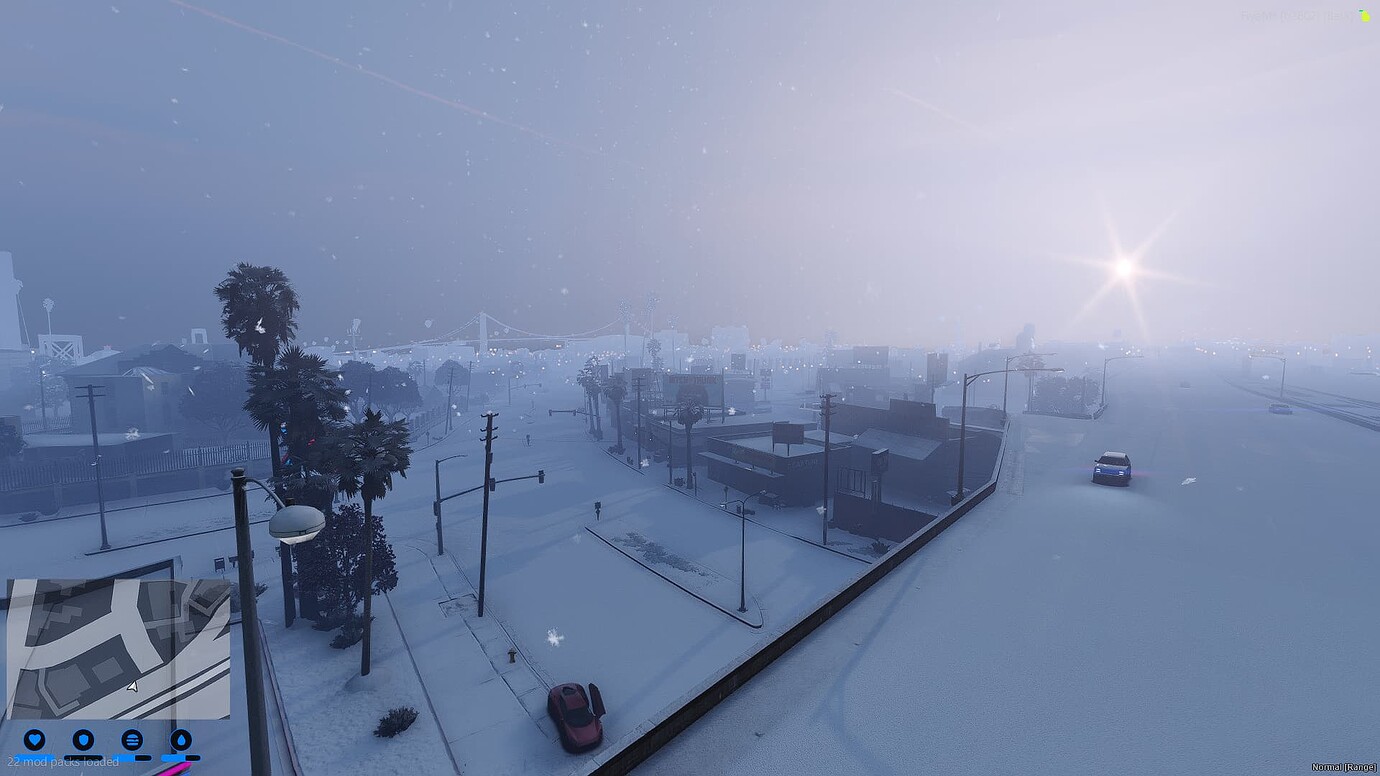Viewport: 1380px width, 776px height.
Task: Select the blue car driving on the snowy road
Action: pyautogui.click(x=1110, y=468)
